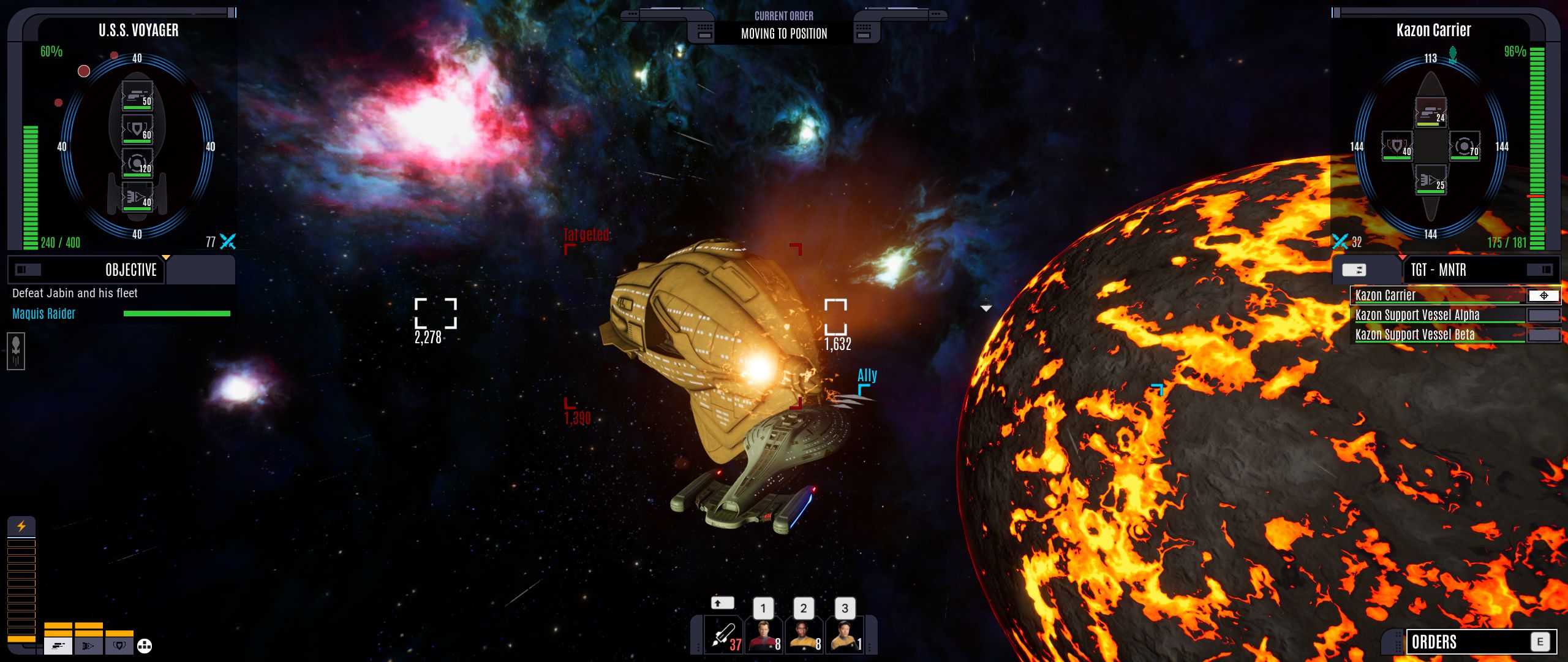Activate the dark-skinned gold-uniform officer ability
The image size is (1568, 662).
805,636
